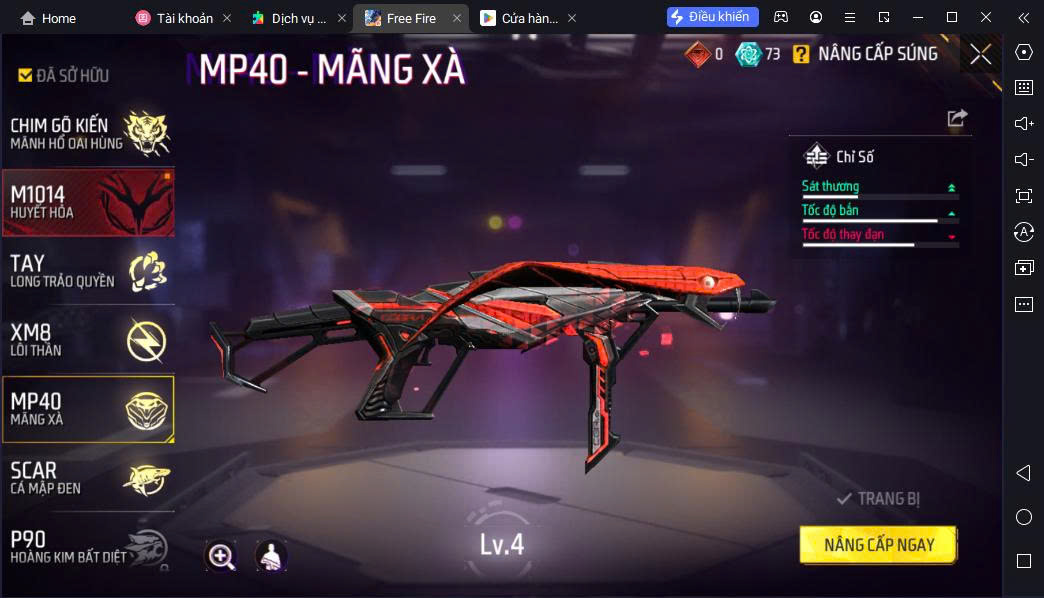Screen dimensions: 1044x598
Task: Open the yellow question mark help
Action: (801, 54)
